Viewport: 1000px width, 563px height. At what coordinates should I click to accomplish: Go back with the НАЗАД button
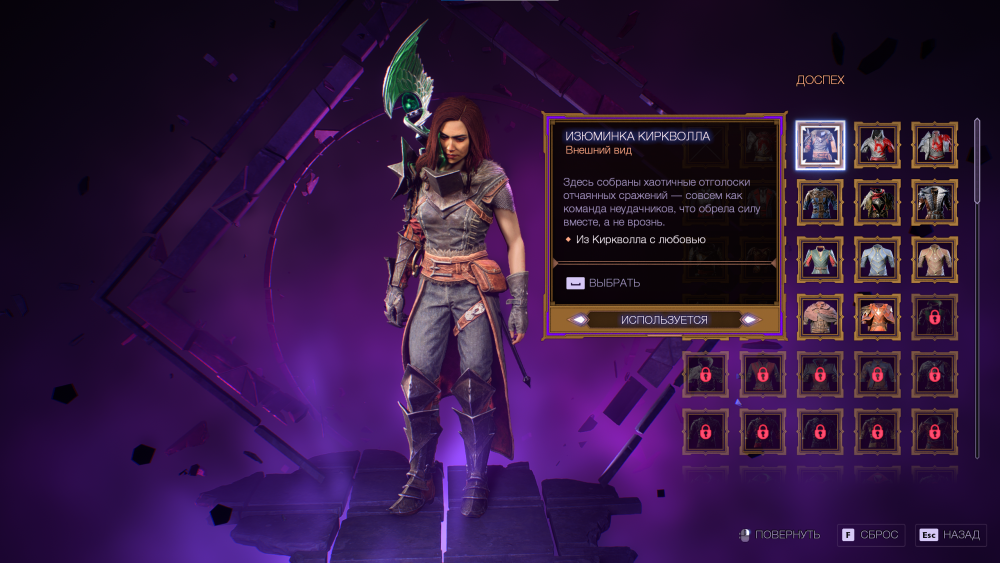click(x=950, y=535)
